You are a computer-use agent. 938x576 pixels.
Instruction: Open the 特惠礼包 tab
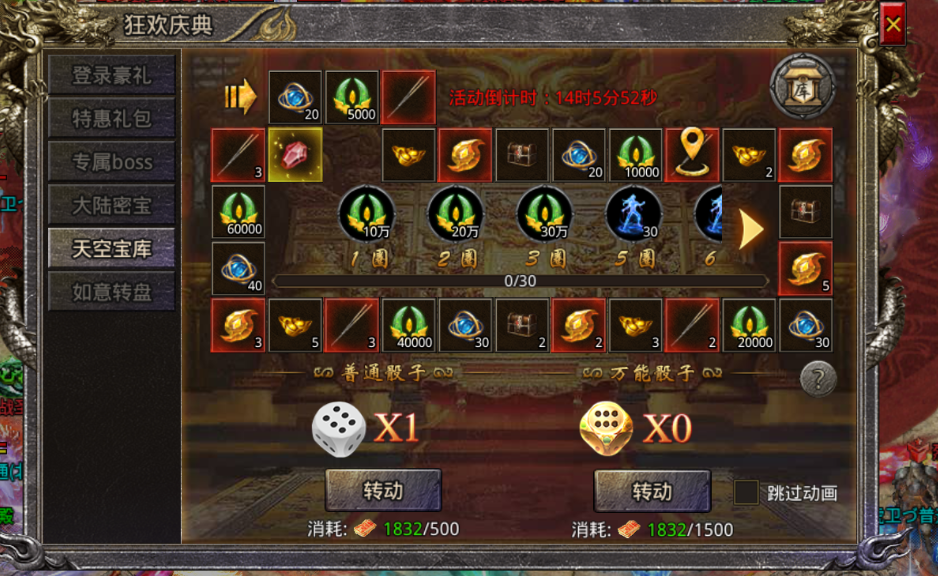coord(112,119)
